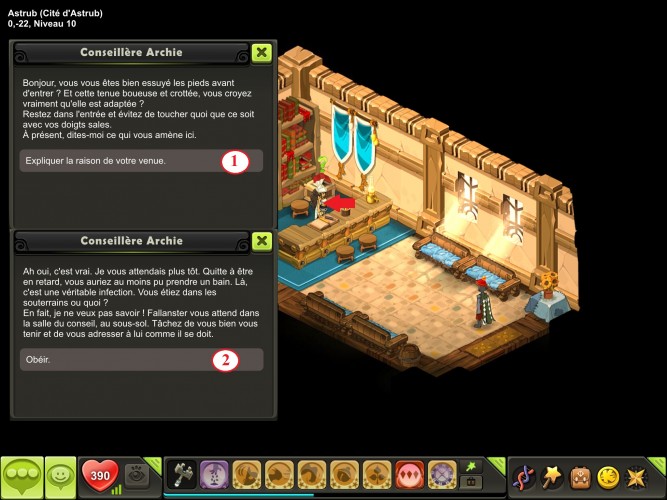
Task: Use the red diamonds spell slot
Action: [x=409, y=474]
